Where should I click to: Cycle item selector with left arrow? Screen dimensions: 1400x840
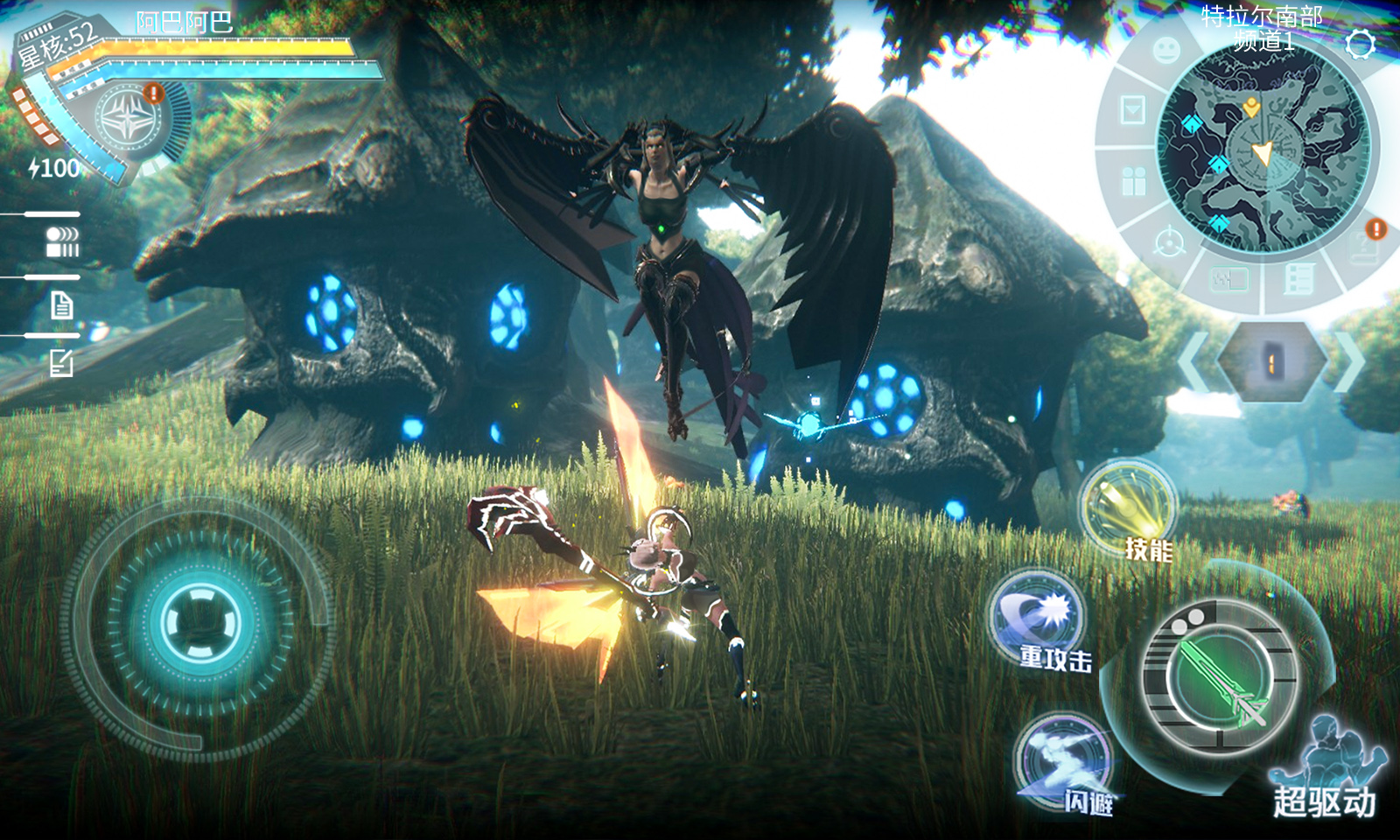pyautogui.click(x=1193, y=360)
